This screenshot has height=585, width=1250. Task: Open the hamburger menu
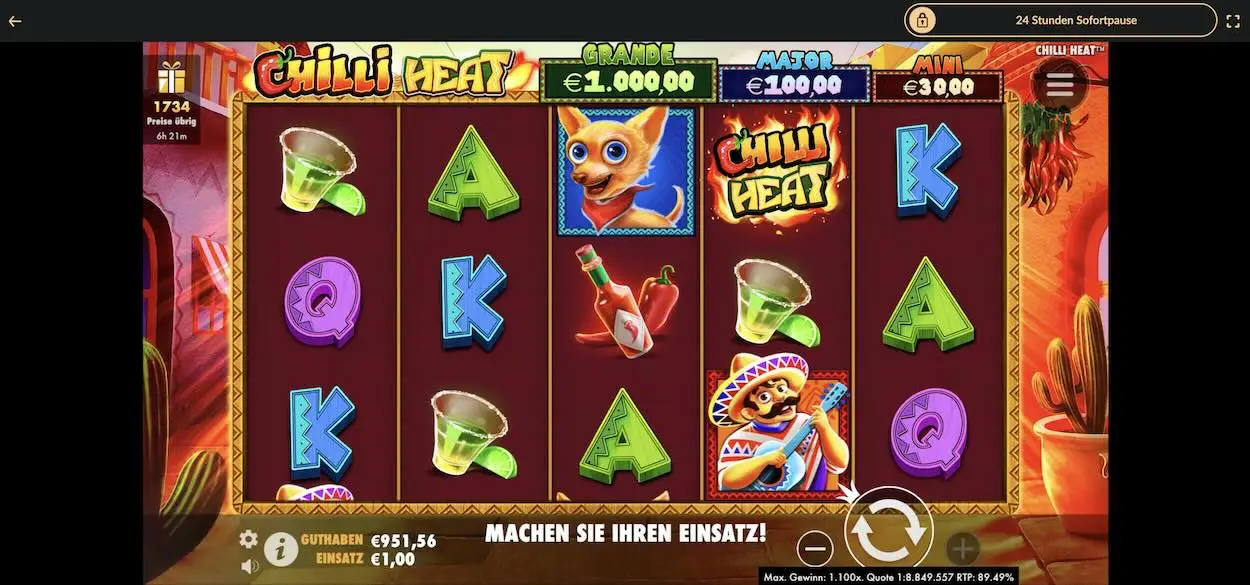coord(1059,86)
